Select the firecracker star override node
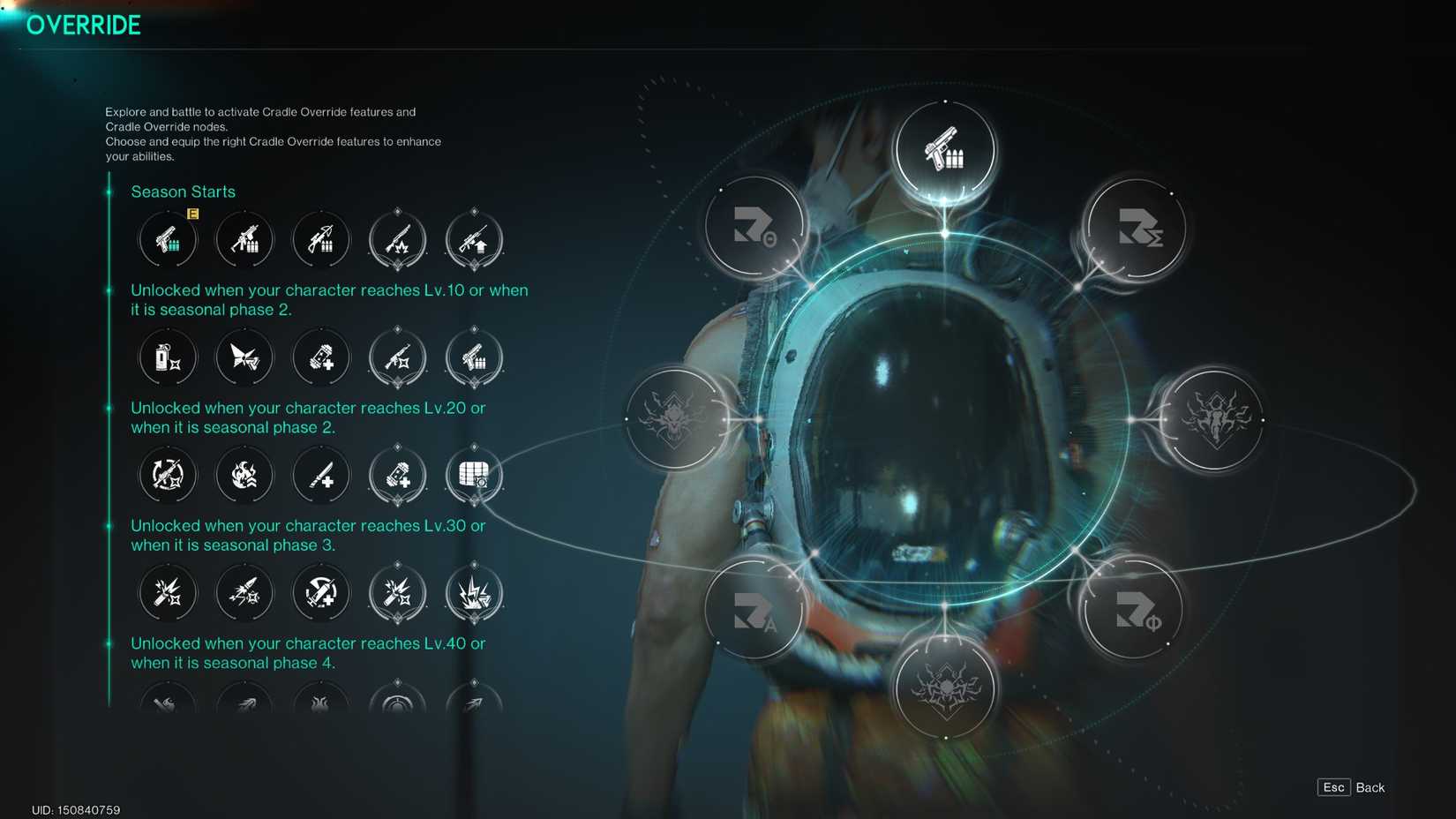 [168, 593]
